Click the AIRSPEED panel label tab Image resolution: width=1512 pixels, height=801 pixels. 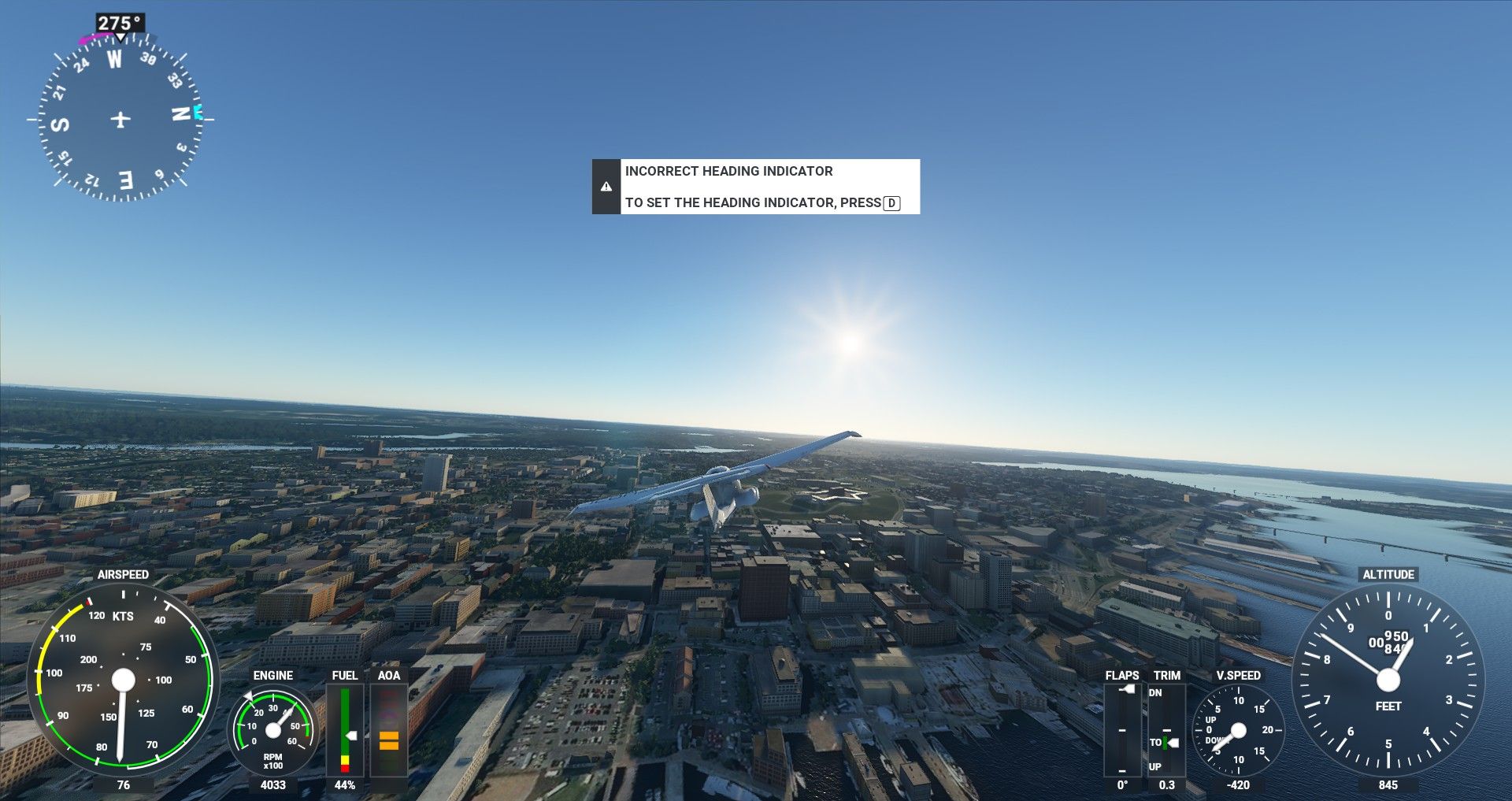124,574
